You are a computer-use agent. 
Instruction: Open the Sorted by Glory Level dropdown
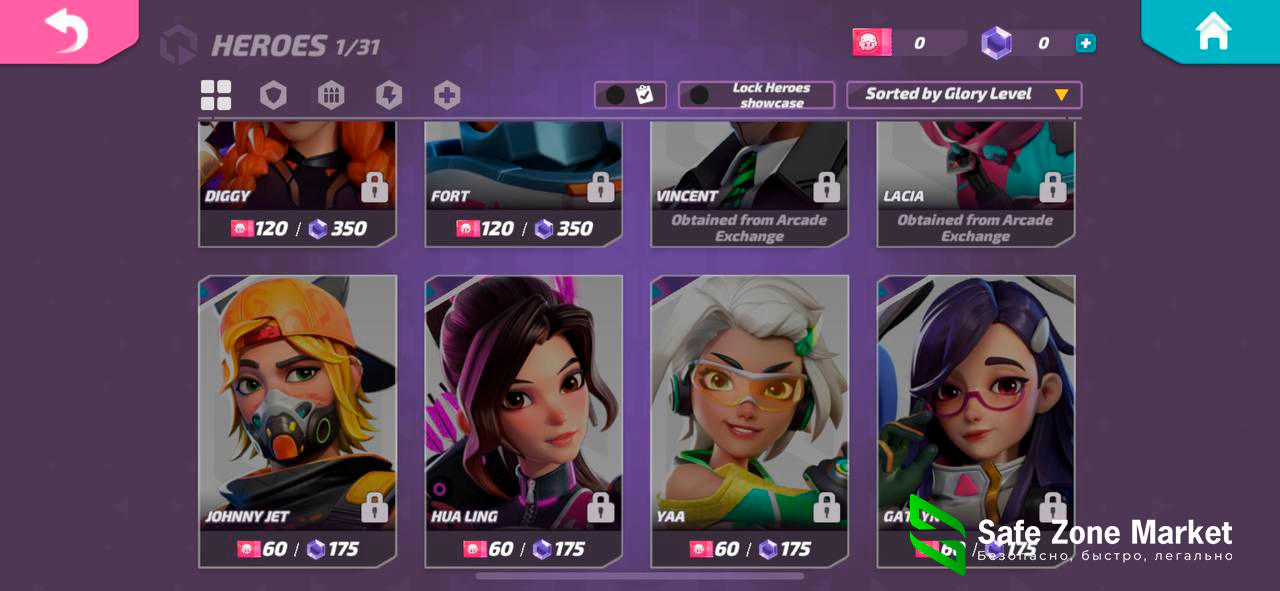(x=964, y=95)
